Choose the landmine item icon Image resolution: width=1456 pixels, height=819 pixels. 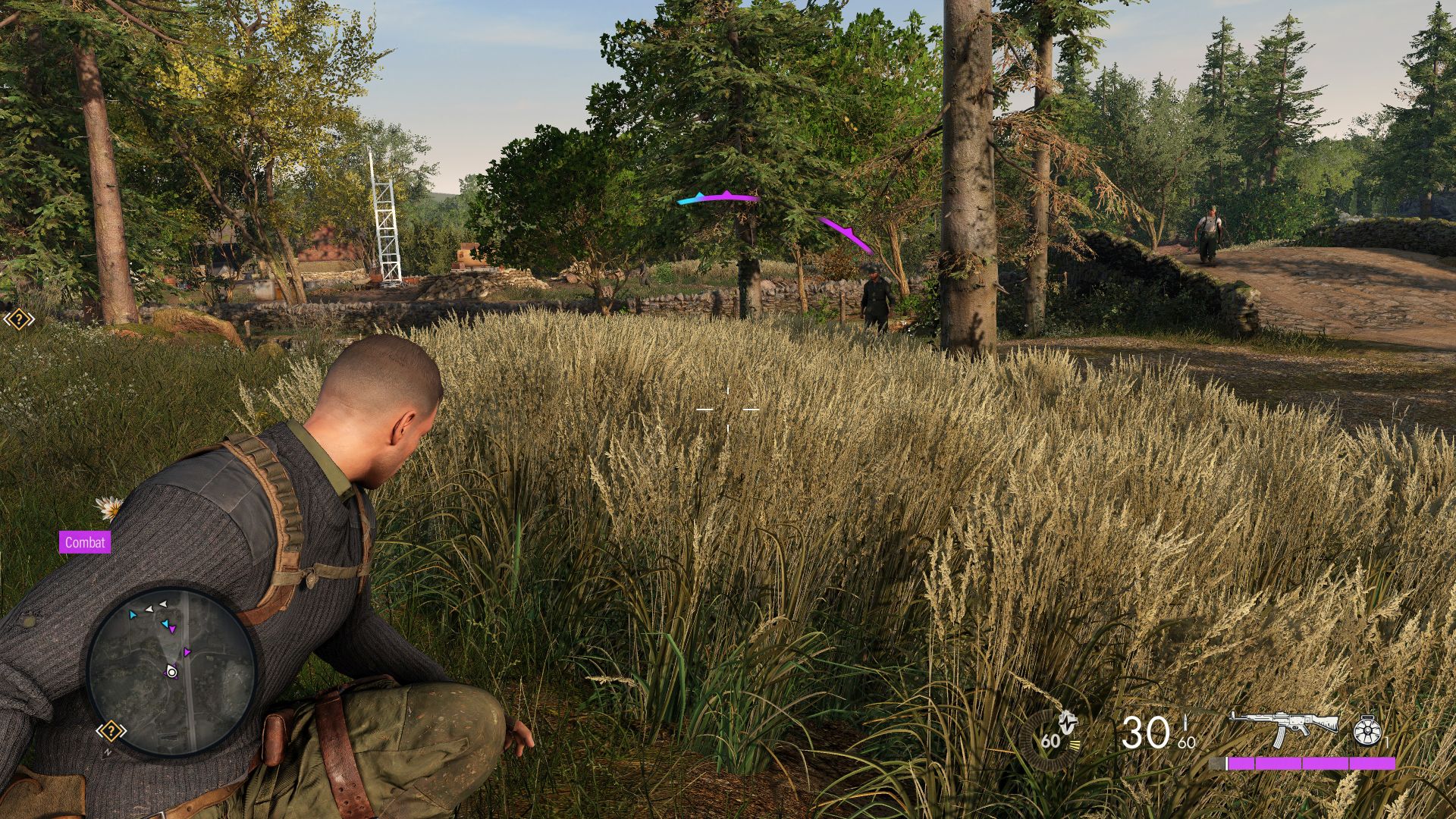pyautogui.click(x=1367, y=731)
